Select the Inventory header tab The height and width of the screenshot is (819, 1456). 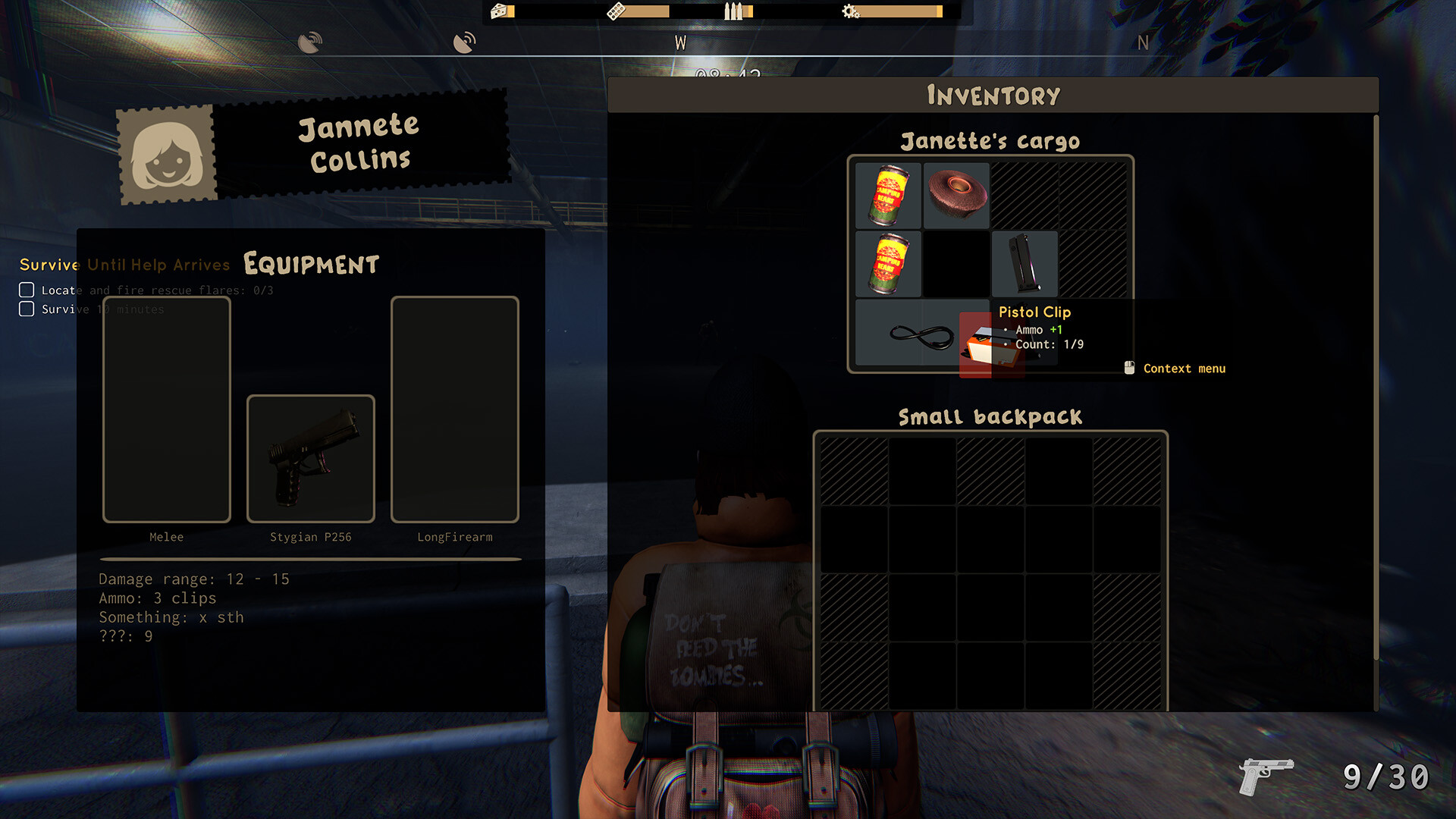[x=992, y=94]
